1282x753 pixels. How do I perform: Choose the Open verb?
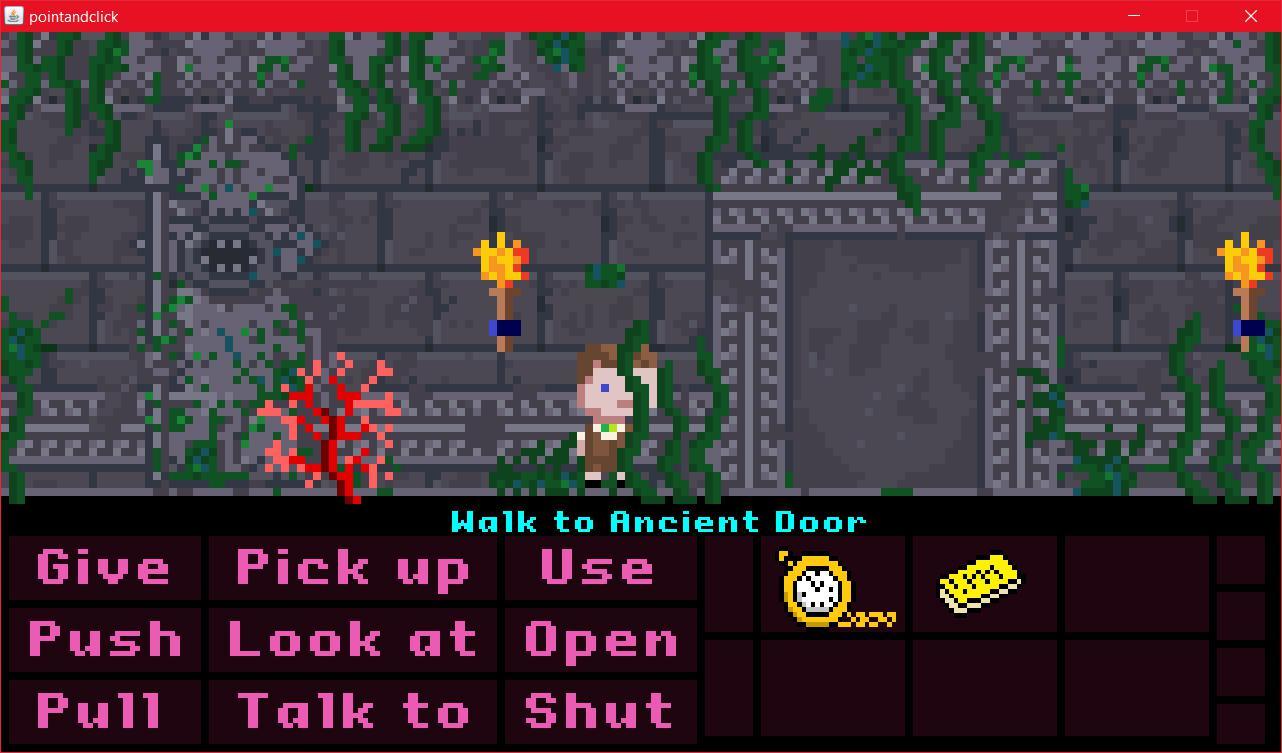[598, 640]
